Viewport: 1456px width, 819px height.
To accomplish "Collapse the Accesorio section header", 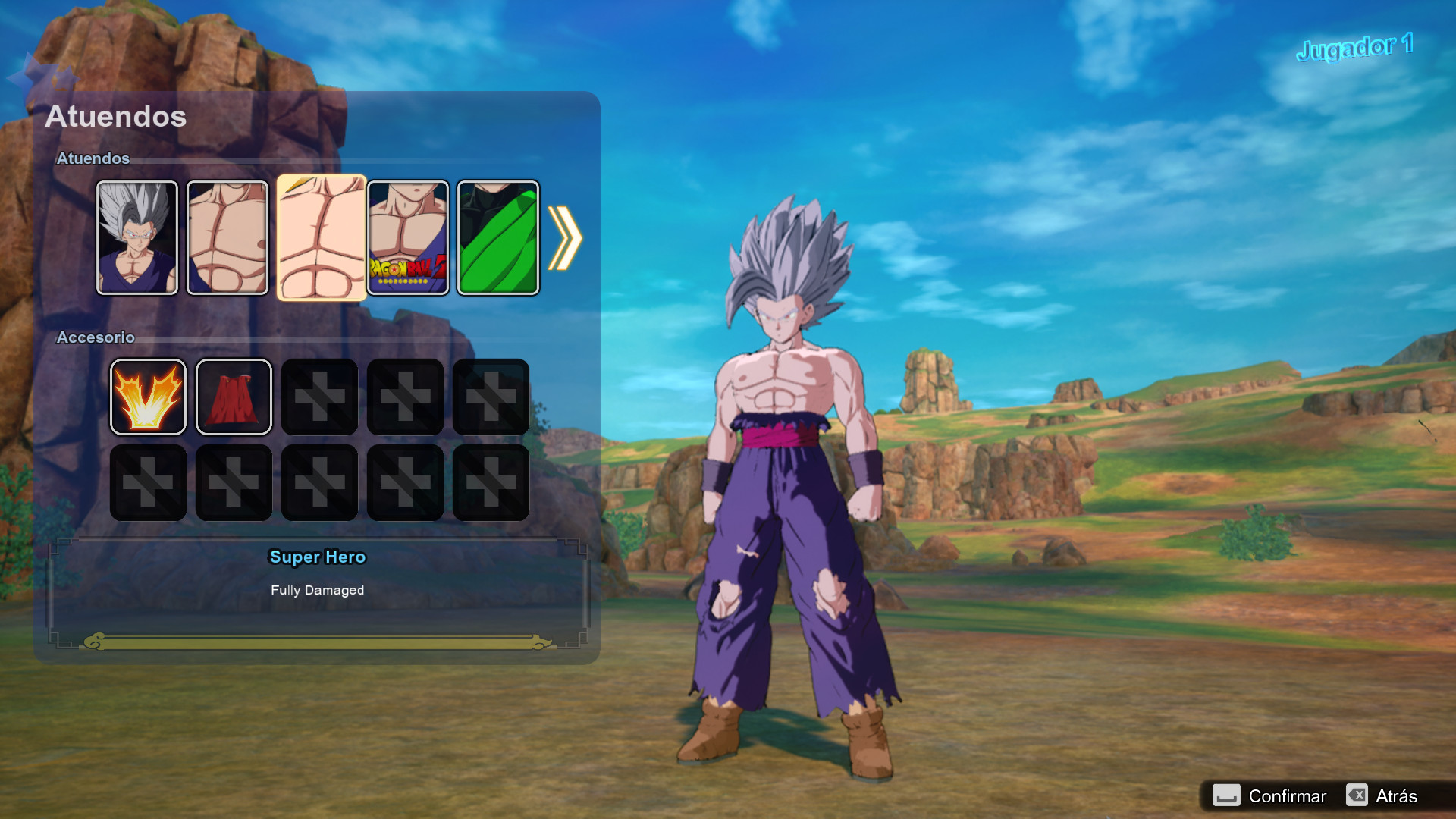I will click(96, 337).
